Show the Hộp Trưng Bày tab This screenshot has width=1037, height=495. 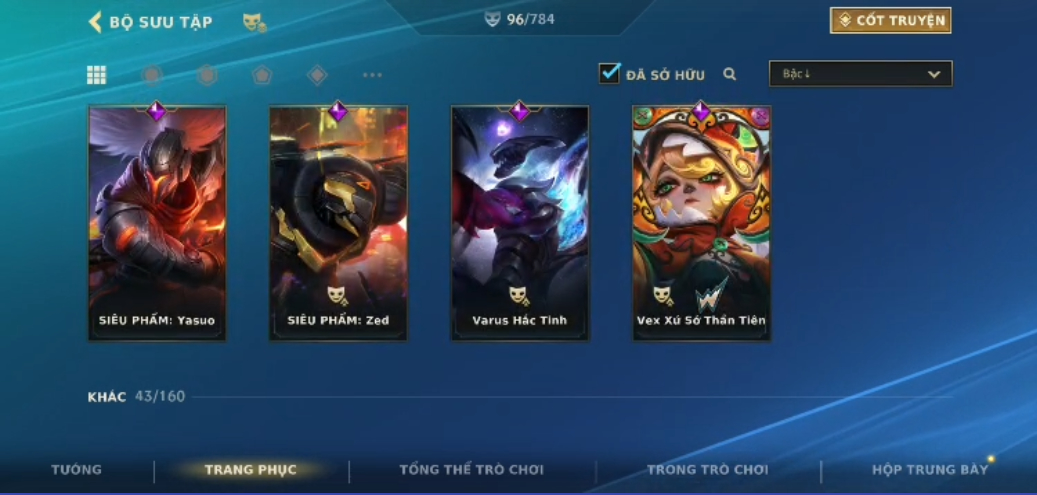[930, 470]
